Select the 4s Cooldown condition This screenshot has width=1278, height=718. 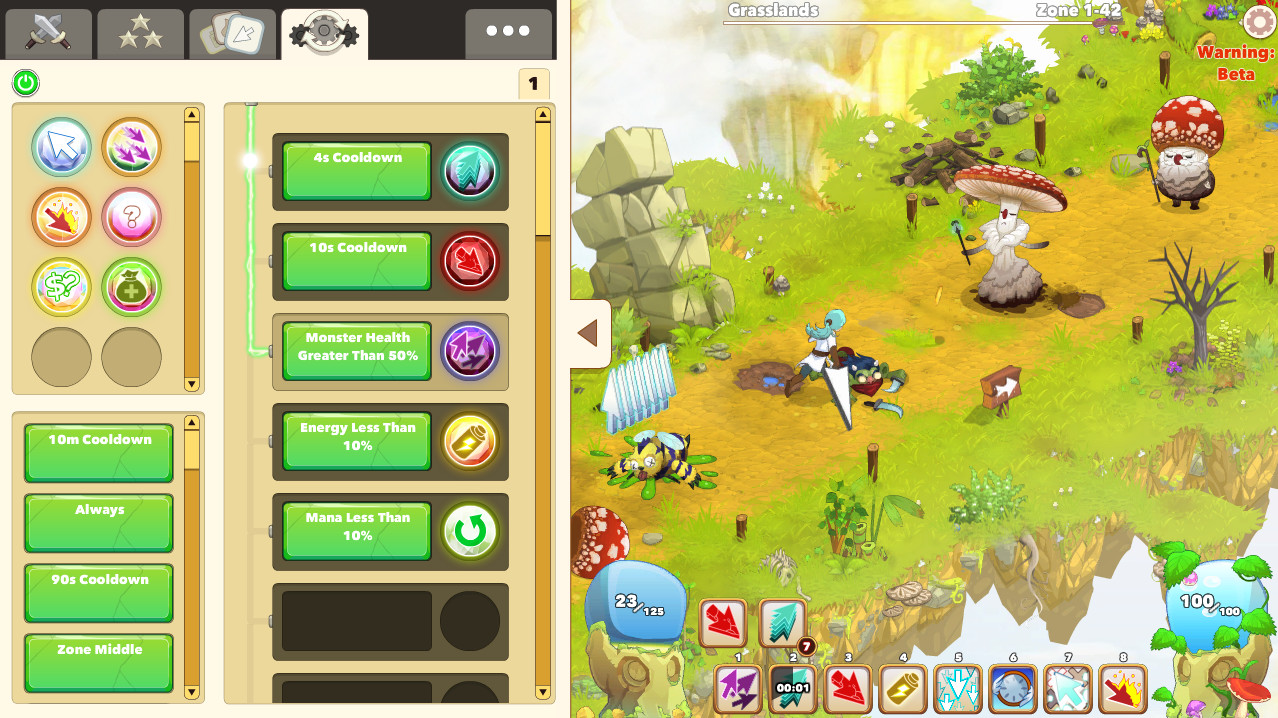point(357,171)
